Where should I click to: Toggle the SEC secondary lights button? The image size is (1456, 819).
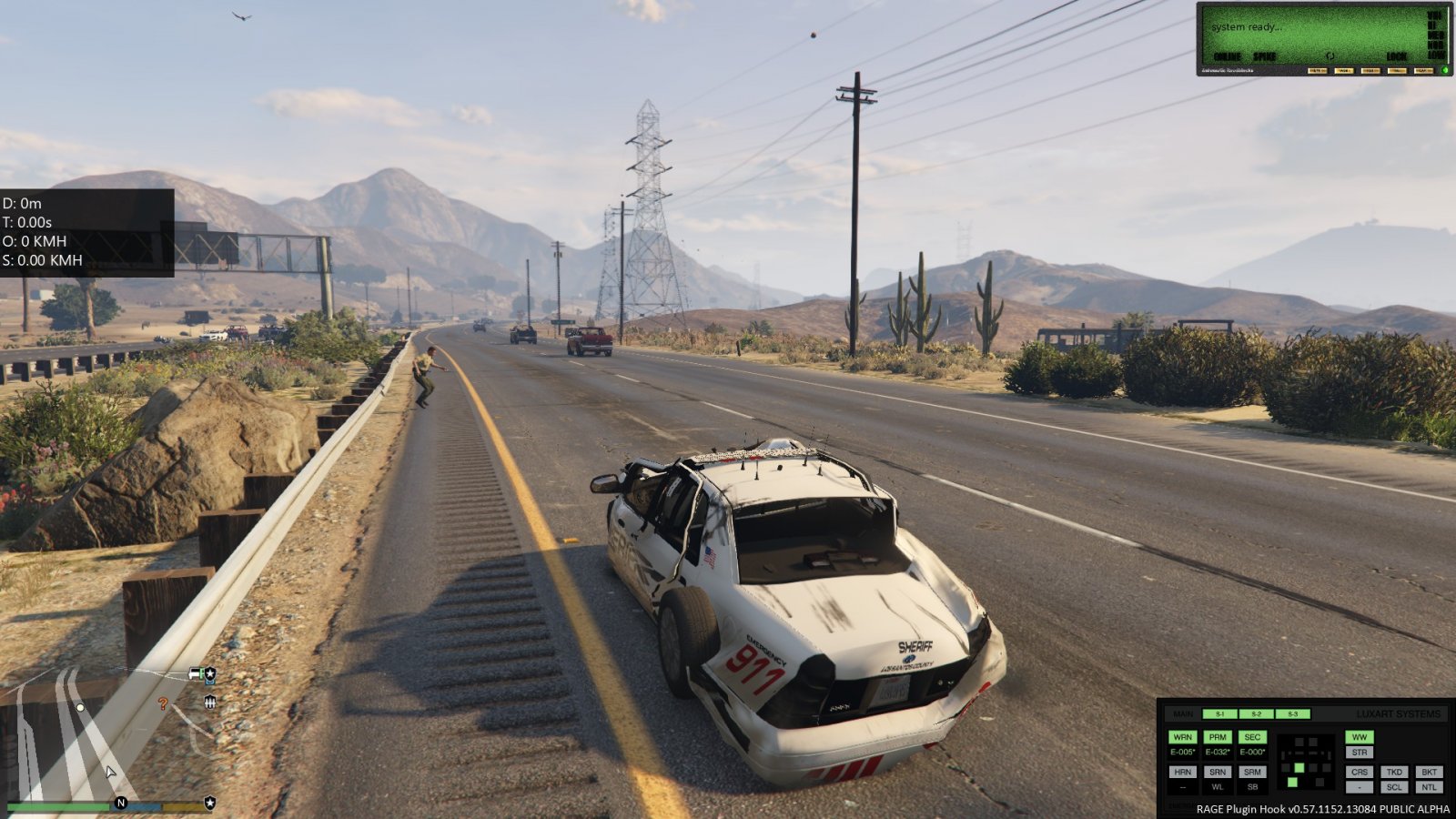pyautogui.click(x=1252, y=737)
